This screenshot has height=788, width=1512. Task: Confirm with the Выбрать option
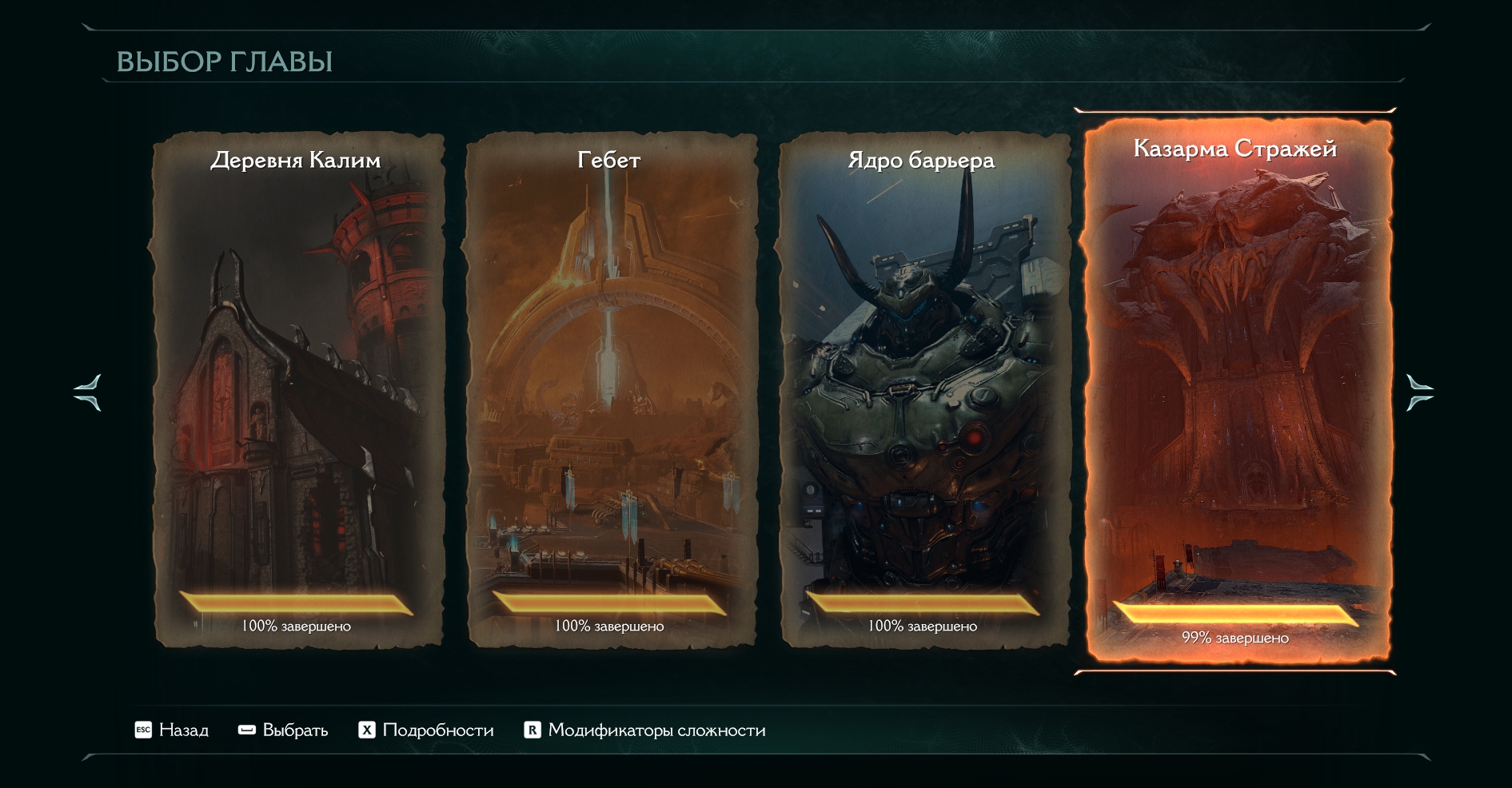pos(284,730)
